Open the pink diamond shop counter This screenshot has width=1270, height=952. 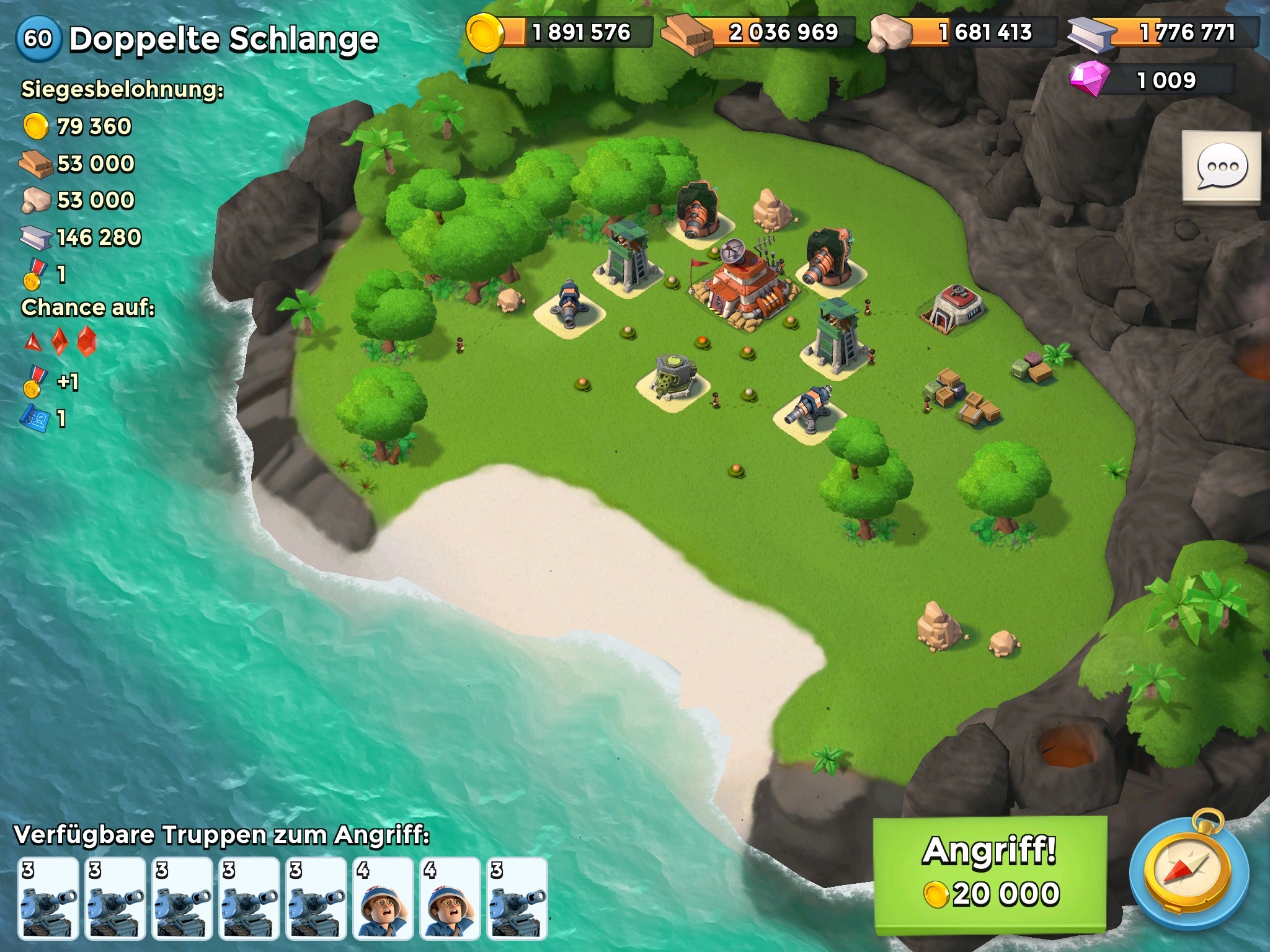pos(1152,81)
